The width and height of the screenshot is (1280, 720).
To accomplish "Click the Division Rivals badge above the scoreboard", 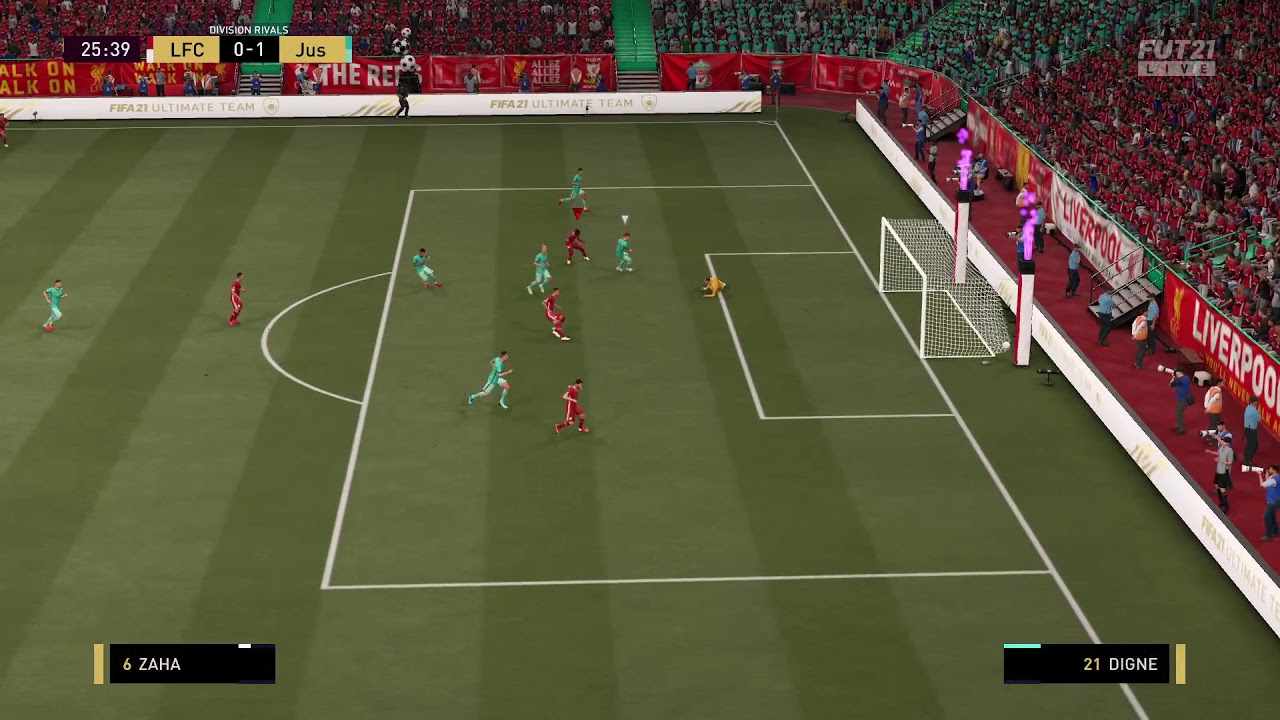I will point(249,29).
